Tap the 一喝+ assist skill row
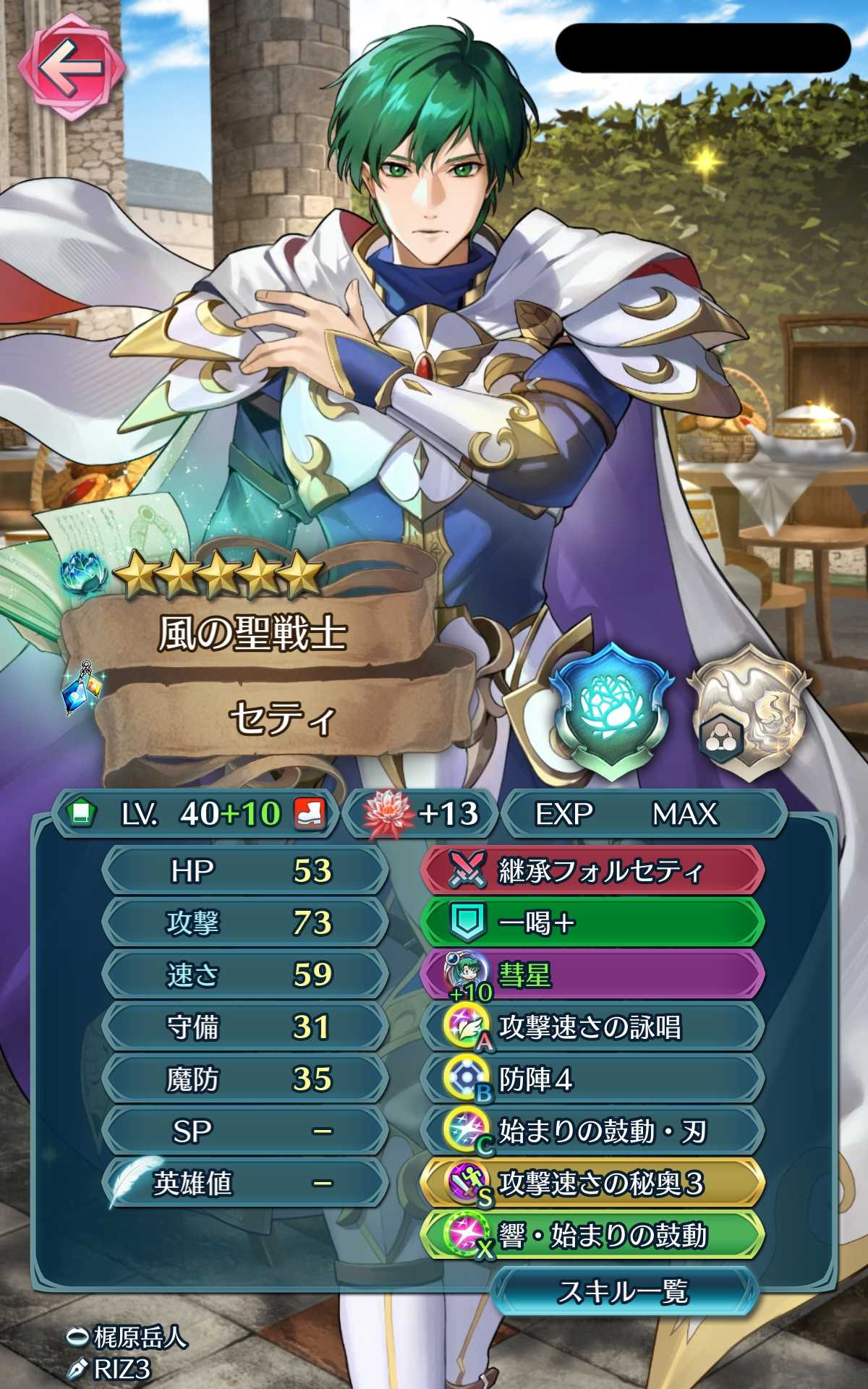Viewport: 868px width, 1389px height. point(592,923)
